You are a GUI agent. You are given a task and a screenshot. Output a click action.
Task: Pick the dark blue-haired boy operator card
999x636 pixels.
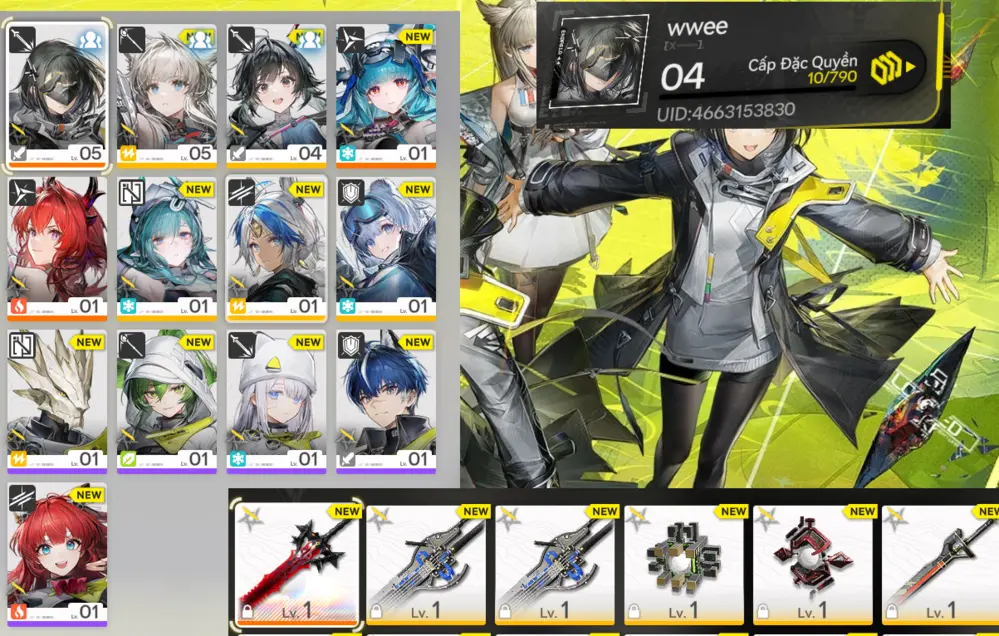point(386,401)
